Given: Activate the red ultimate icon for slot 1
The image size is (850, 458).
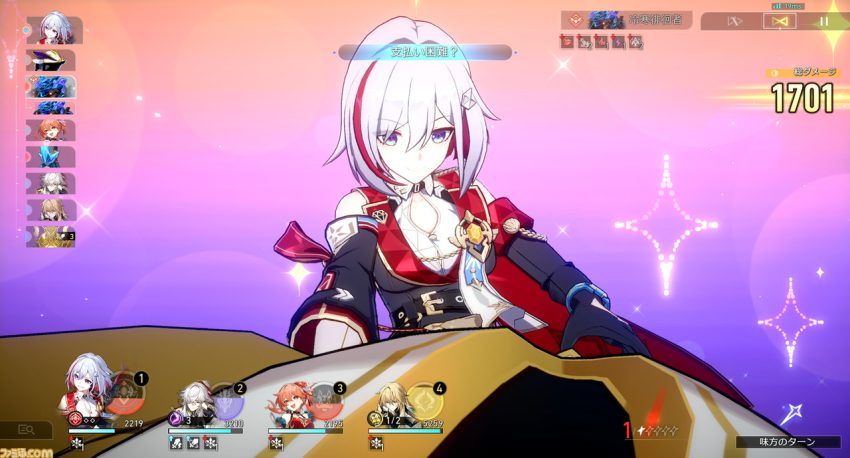Looking at the screenshot, I should [x=125, y=395].
